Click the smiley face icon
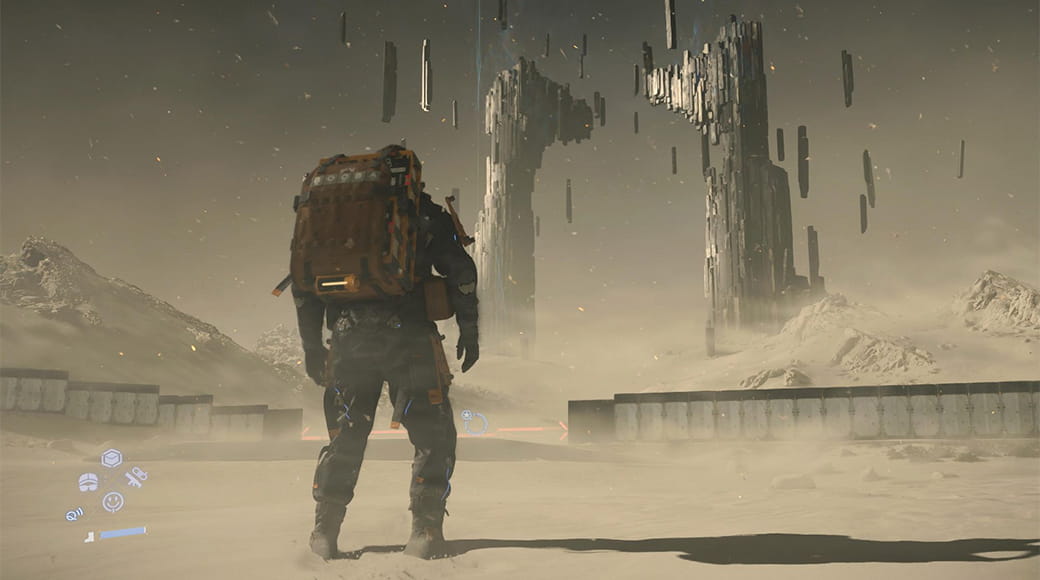The width and height of the screenshot is (1040, 580). point(113,501)
